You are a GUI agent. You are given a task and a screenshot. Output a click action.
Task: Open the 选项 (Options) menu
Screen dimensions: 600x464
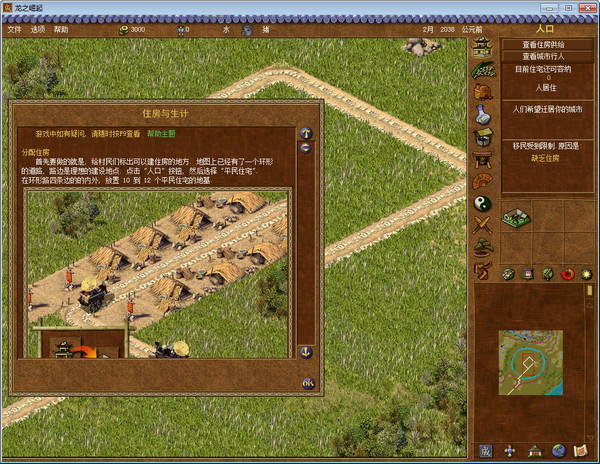[x=38, y=29]
